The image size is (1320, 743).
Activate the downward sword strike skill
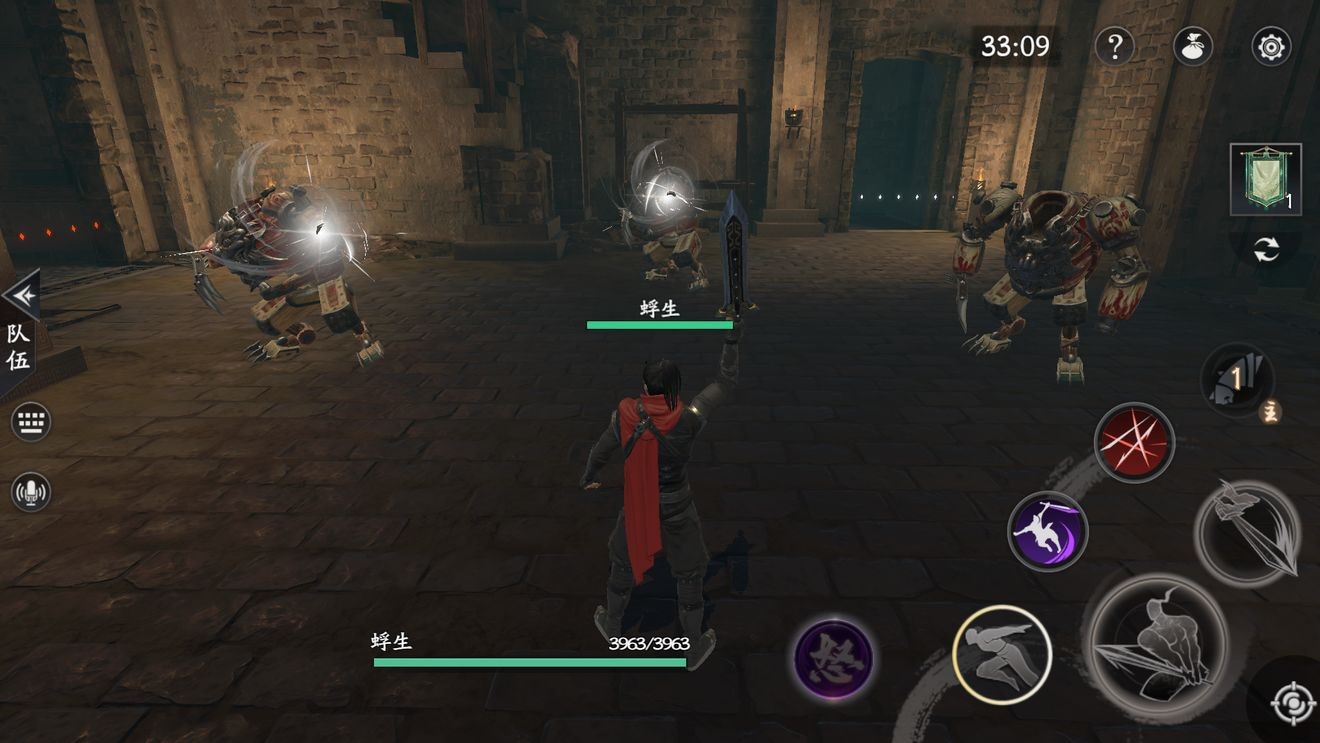(1247, 533)
